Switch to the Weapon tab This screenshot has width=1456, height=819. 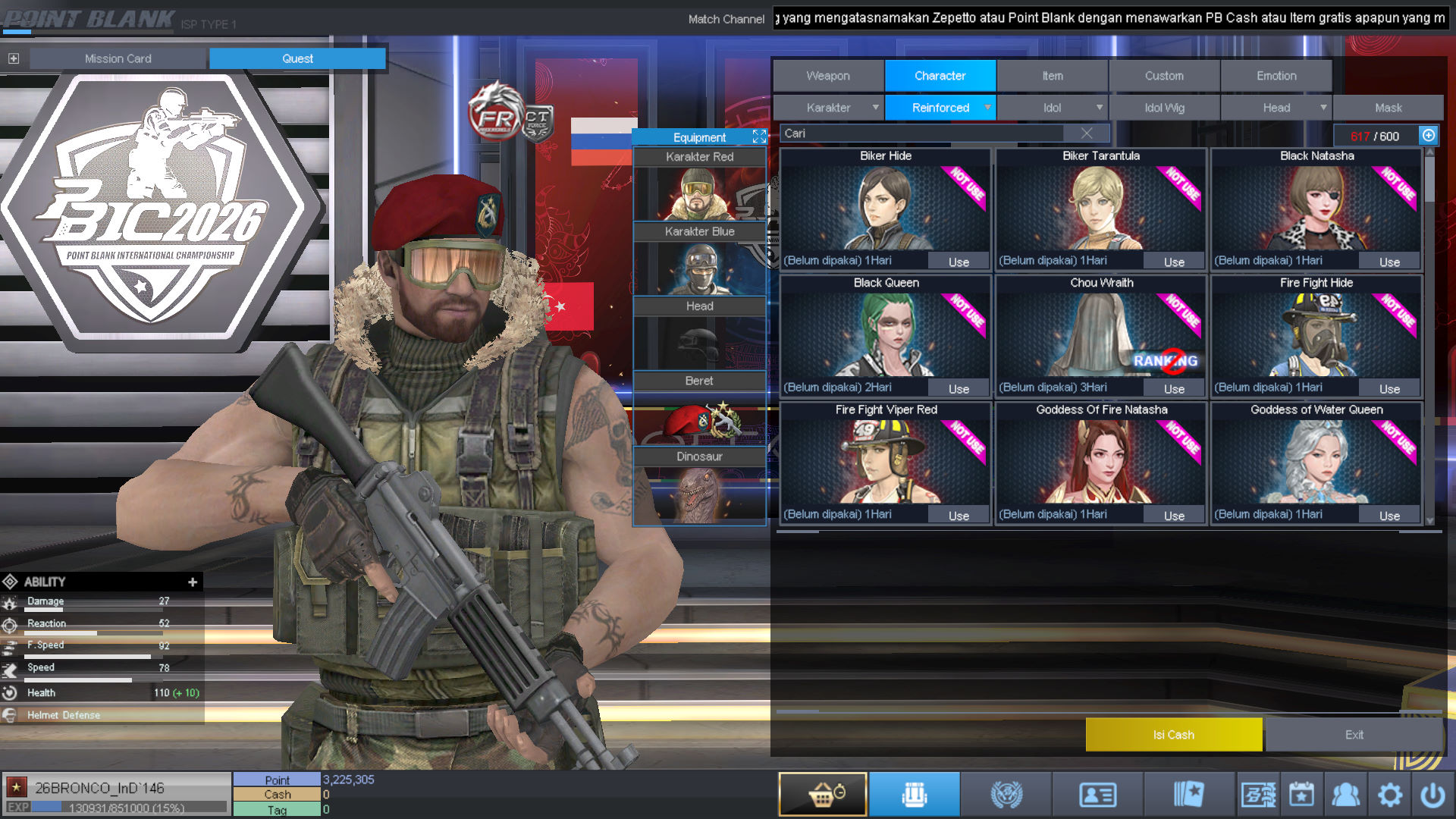pos(828,76)
